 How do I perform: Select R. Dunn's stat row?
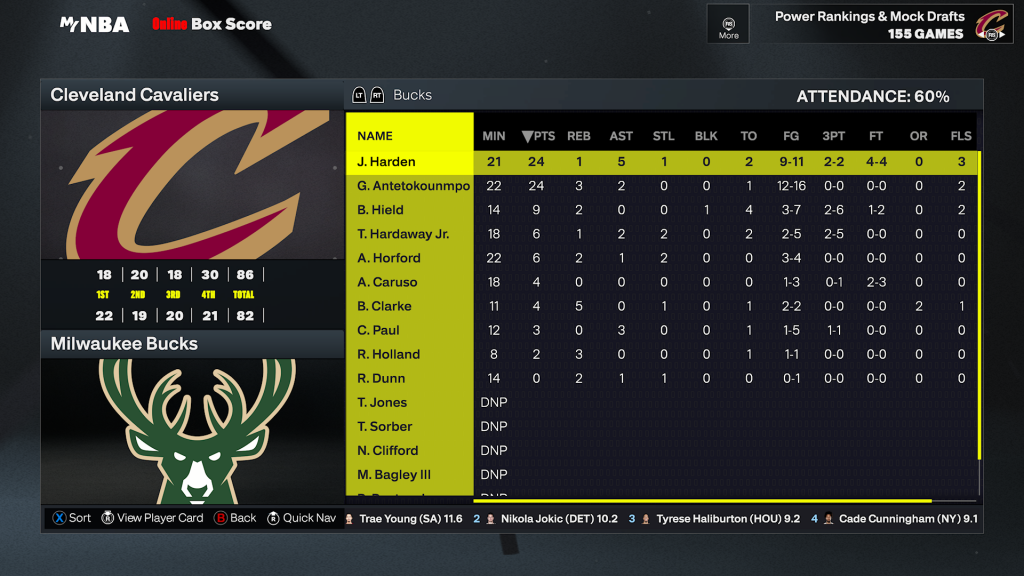(x=381, y=378)
